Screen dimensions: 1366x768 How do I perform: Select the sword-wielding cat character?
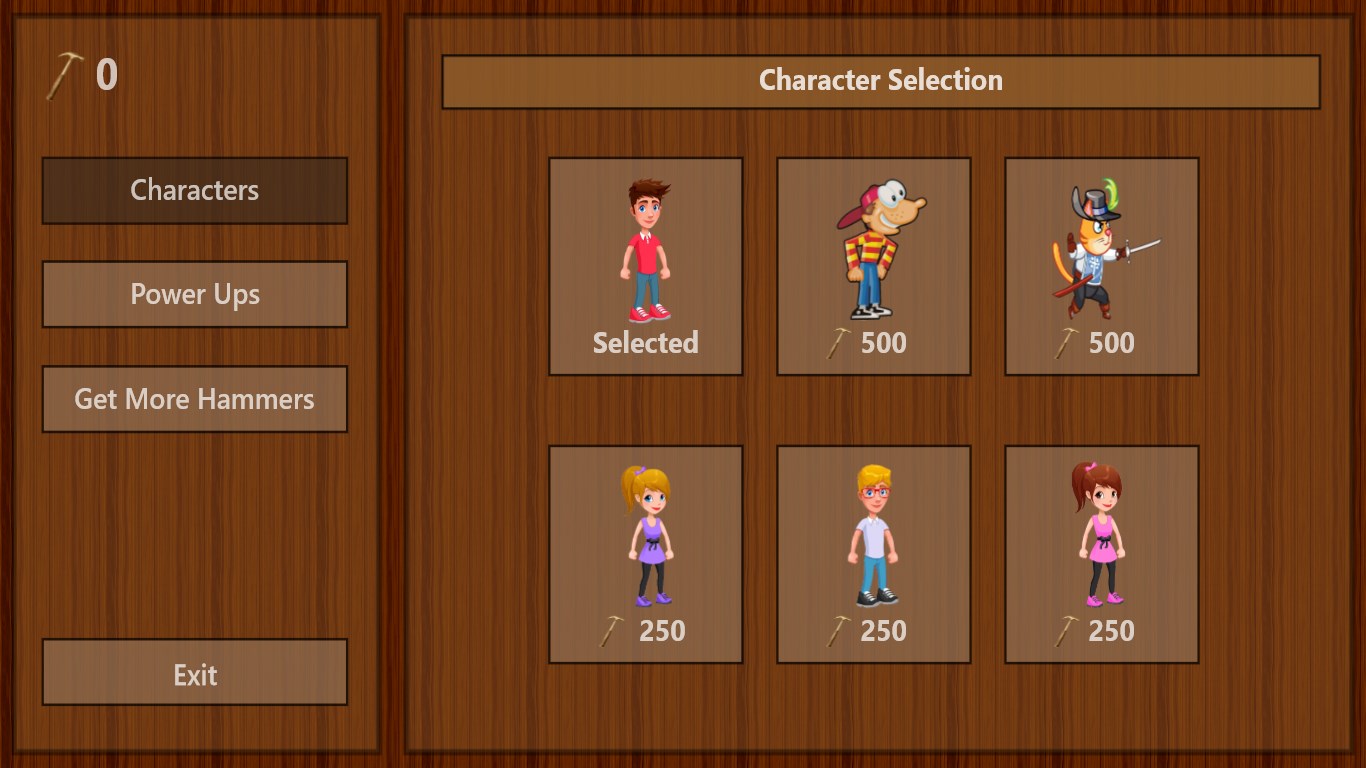pos(1101,266)
